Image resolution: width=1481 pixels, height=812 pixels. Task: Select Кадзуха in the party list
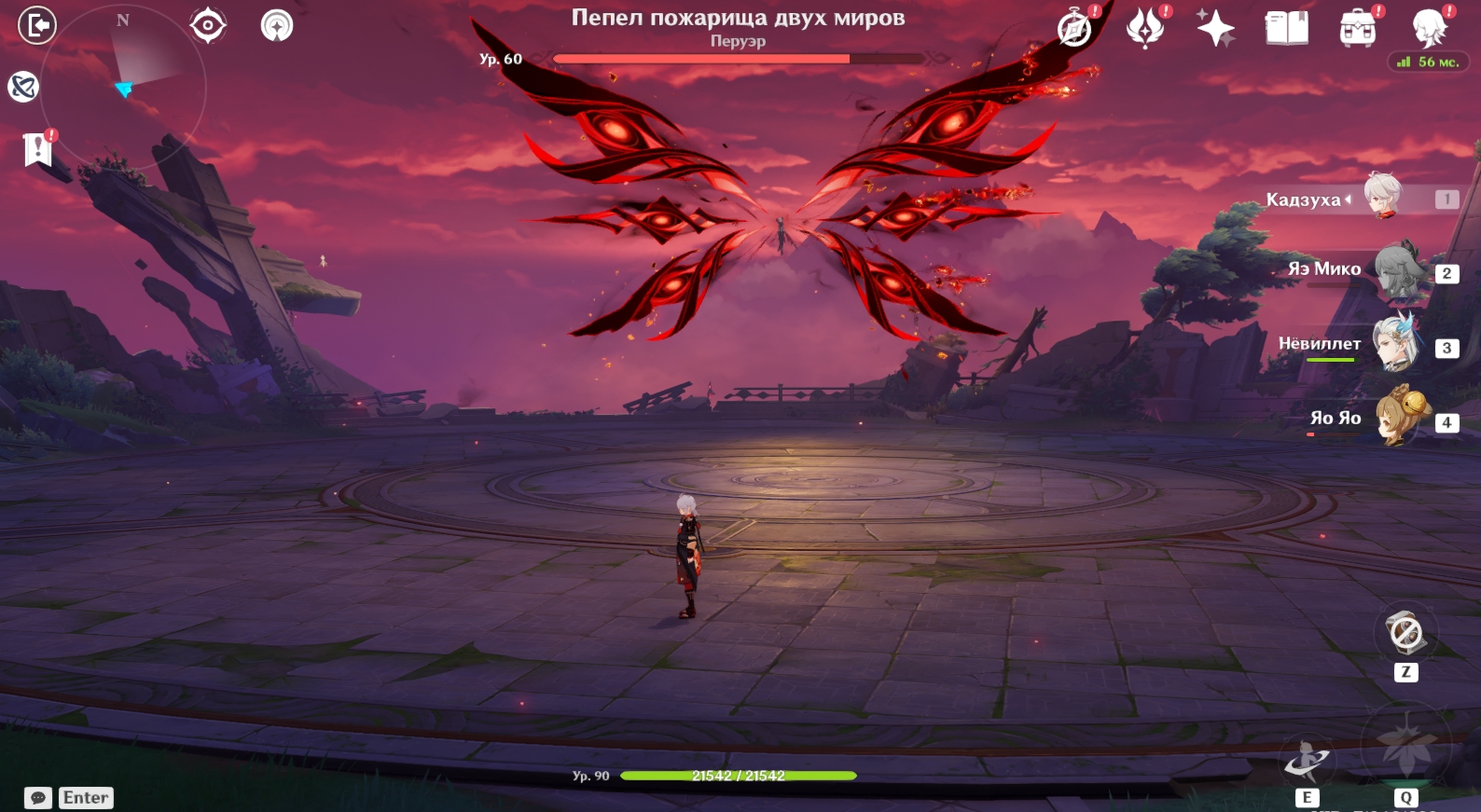click(x=1382, y=197)
